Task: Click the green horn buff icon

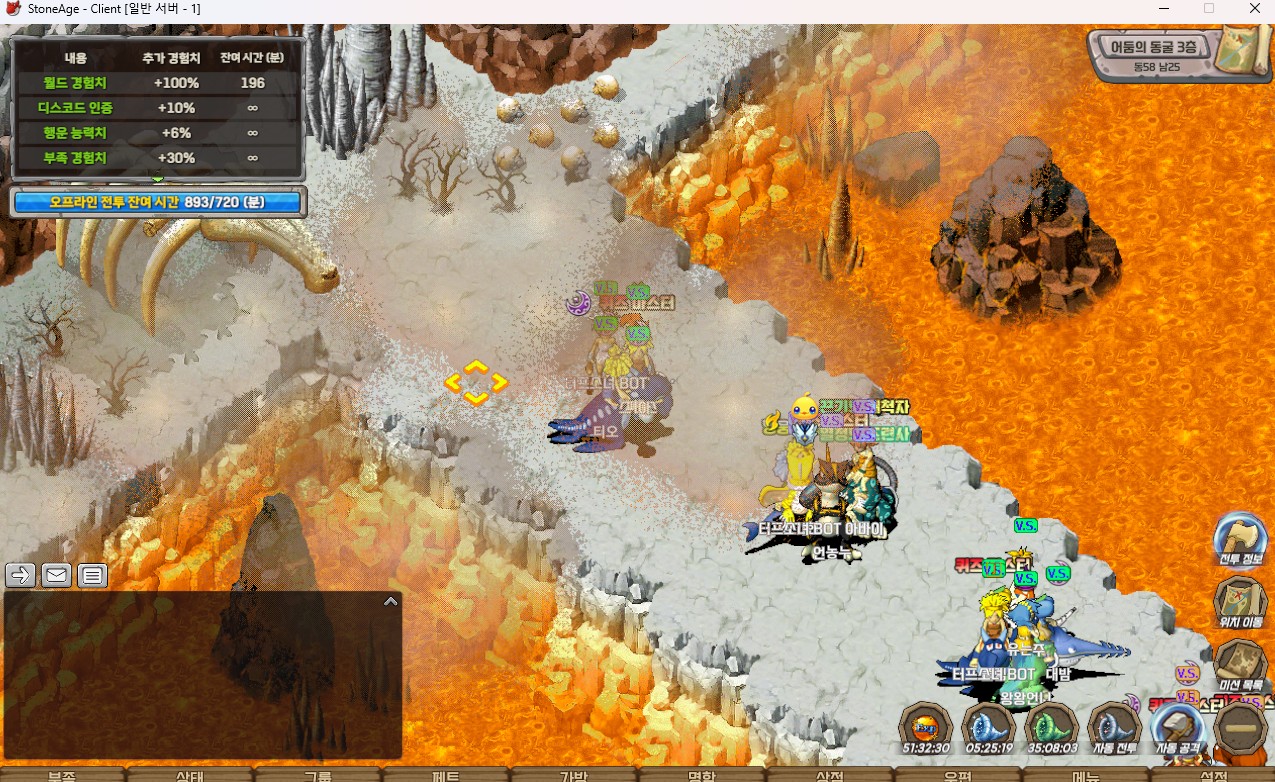Action: 1052,725
